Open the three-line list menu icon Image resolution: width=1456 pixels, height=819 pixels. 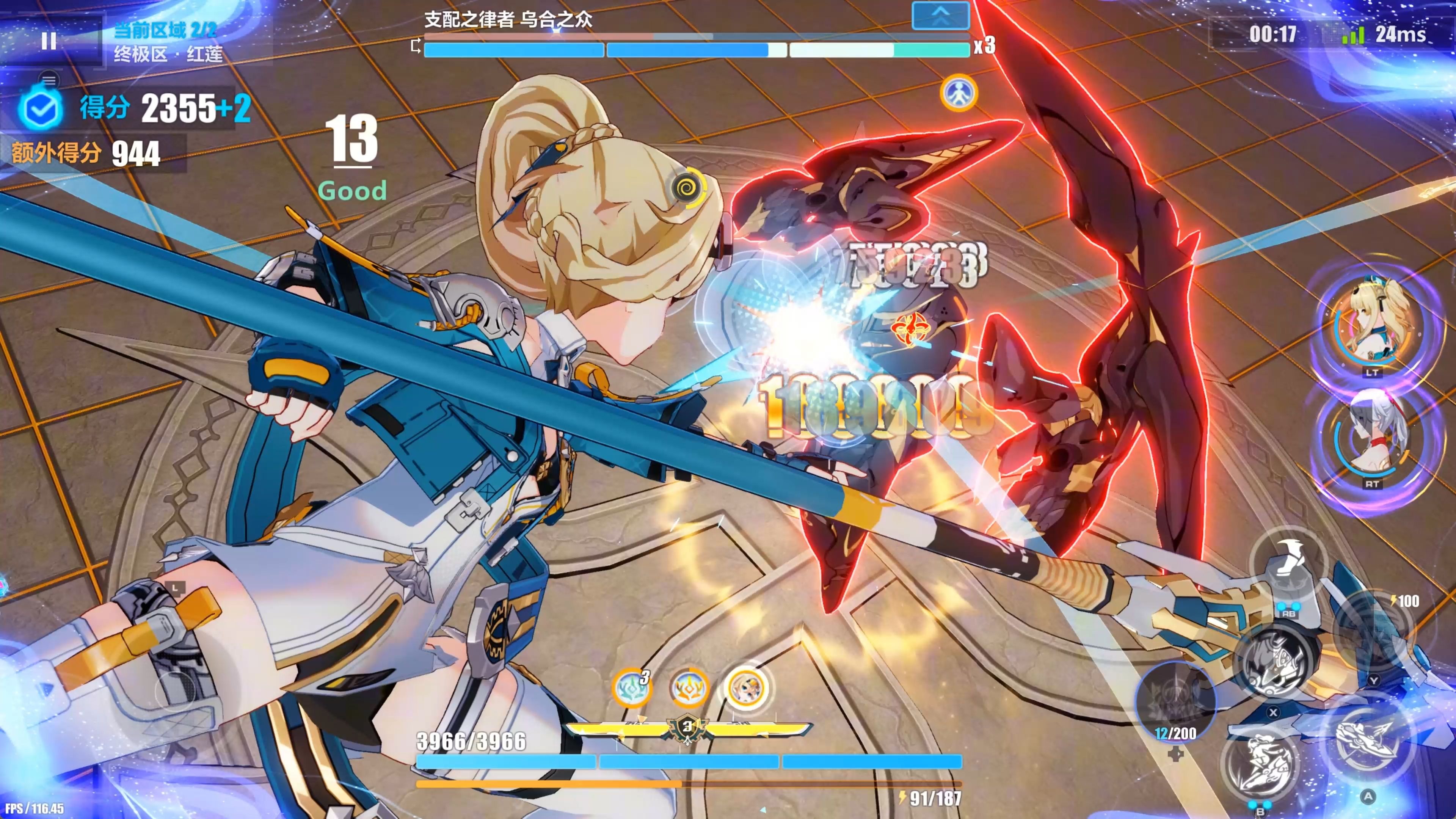coord(49,80)
